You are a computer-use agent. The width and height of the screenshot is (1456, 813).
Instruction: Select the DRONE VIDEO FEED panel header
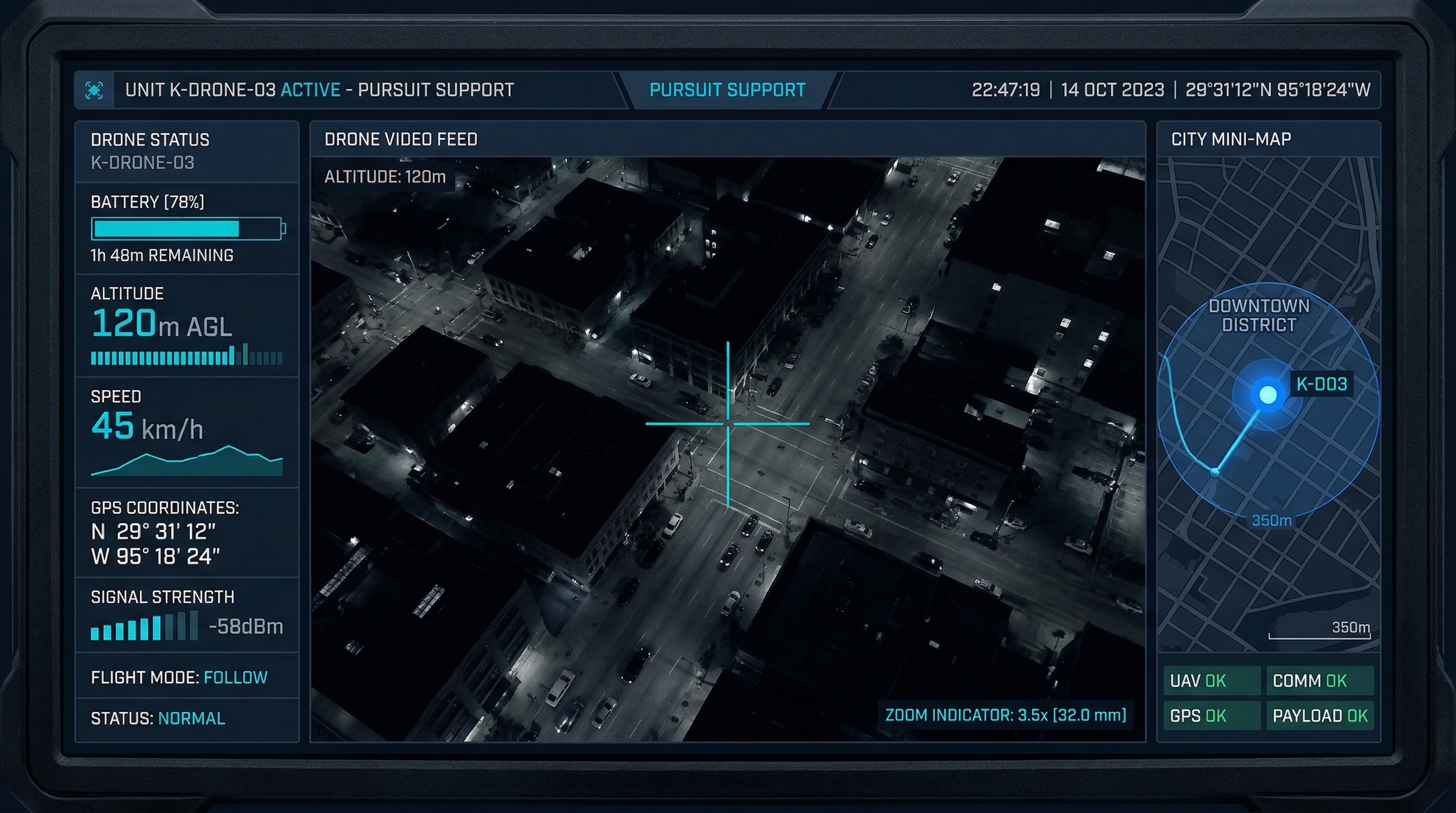click(x=401, y=139)
